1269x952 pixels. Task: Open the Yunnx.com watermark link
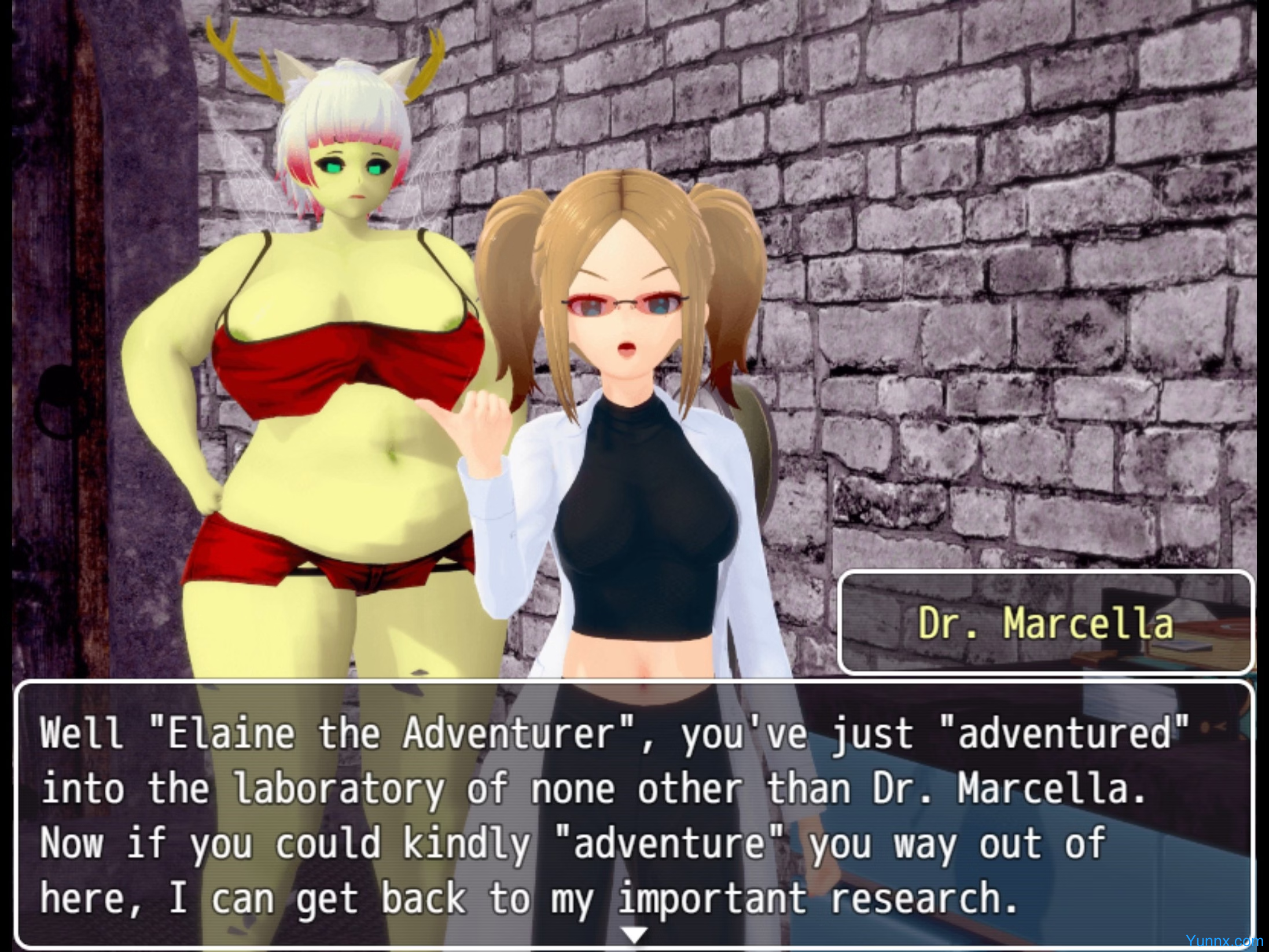[x=1224, y=941]
